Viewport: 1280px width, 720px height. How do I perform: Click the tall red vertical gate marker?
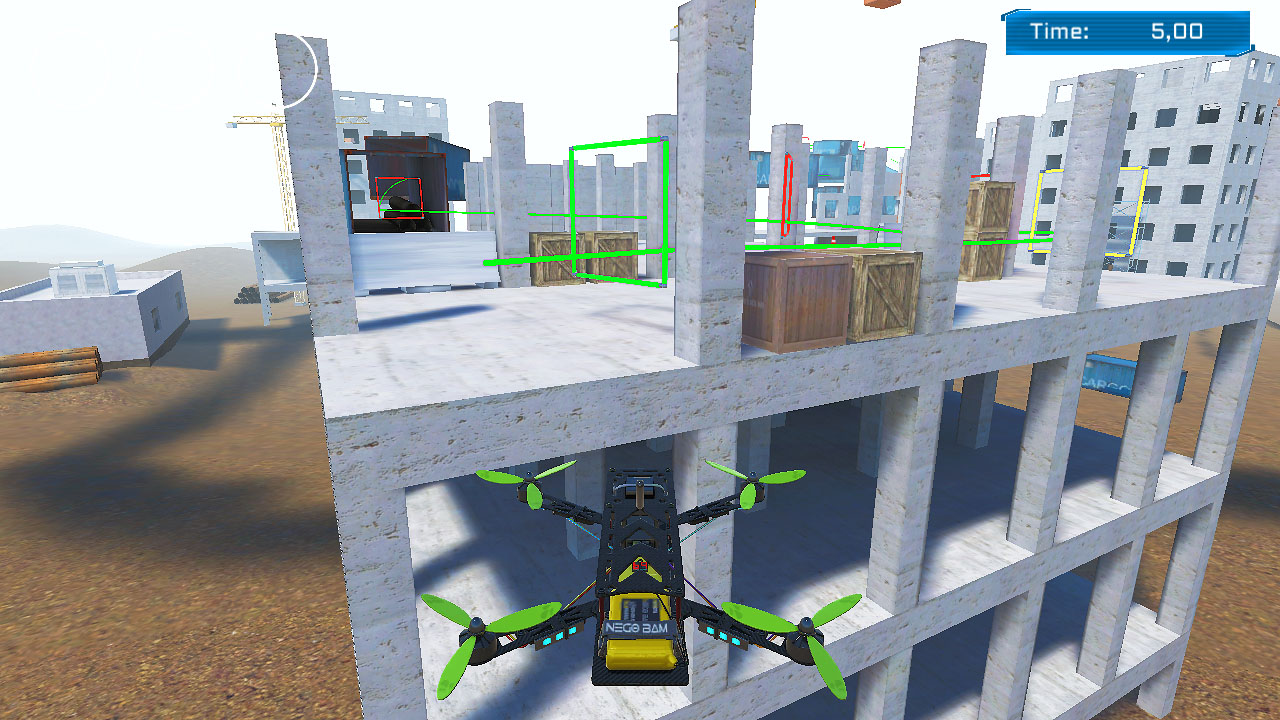tap(787, 195)
